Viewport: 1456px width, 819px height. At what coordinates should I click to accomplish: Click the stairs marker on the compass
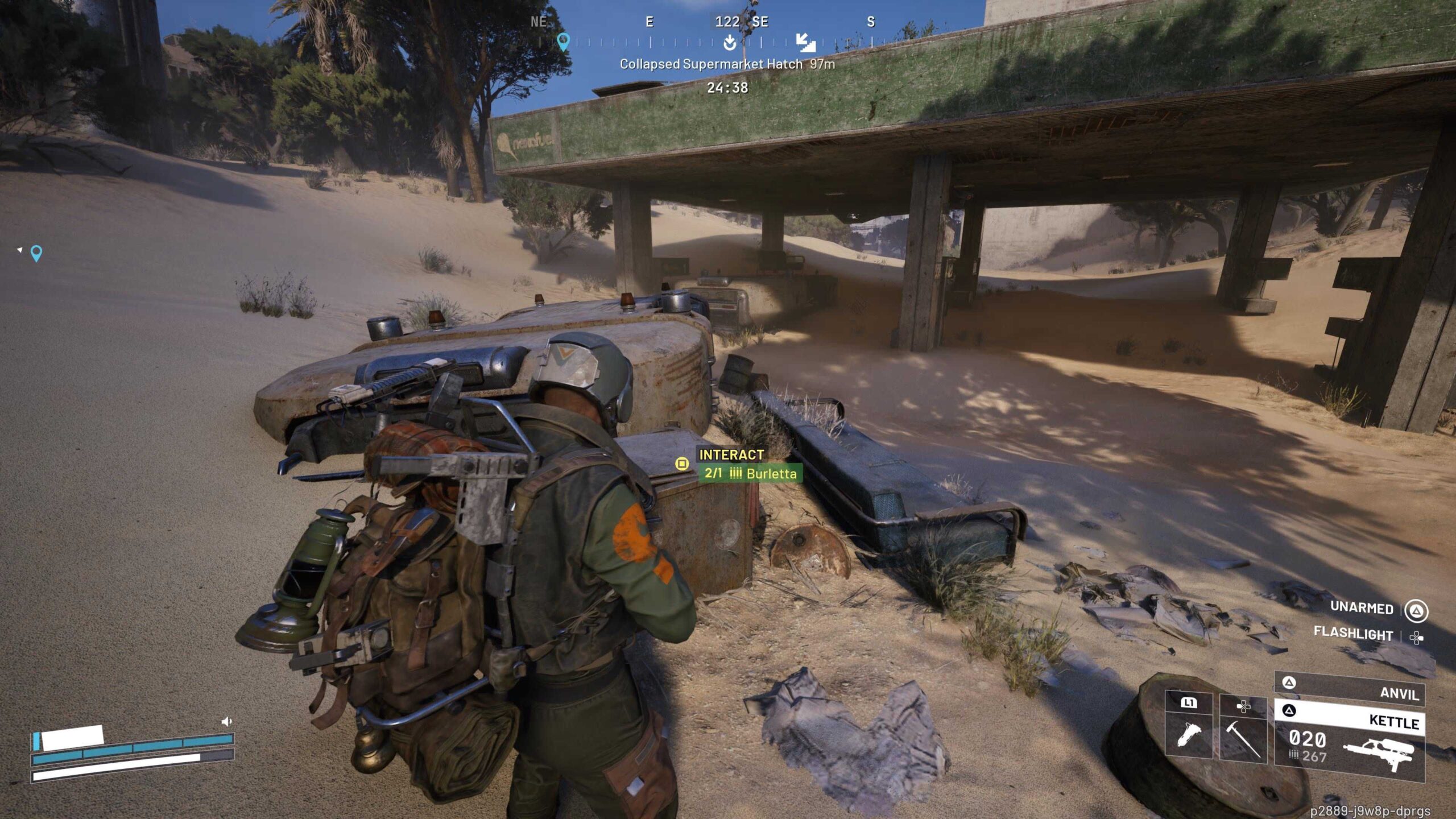click(805, 42)
